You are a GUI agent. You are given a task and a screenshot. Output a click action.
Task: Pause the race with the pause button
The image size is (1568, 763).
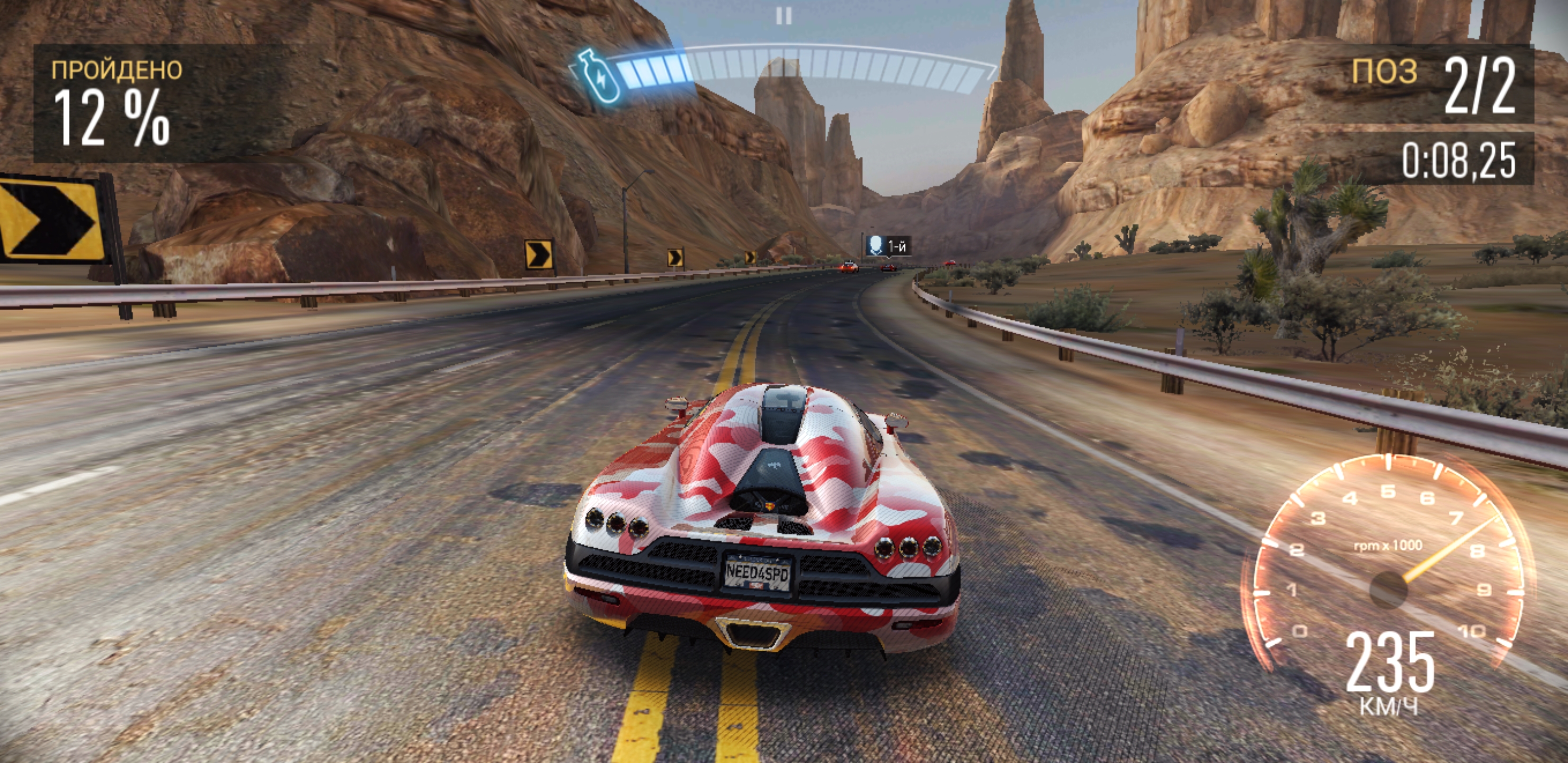click(x=784, y=16)
